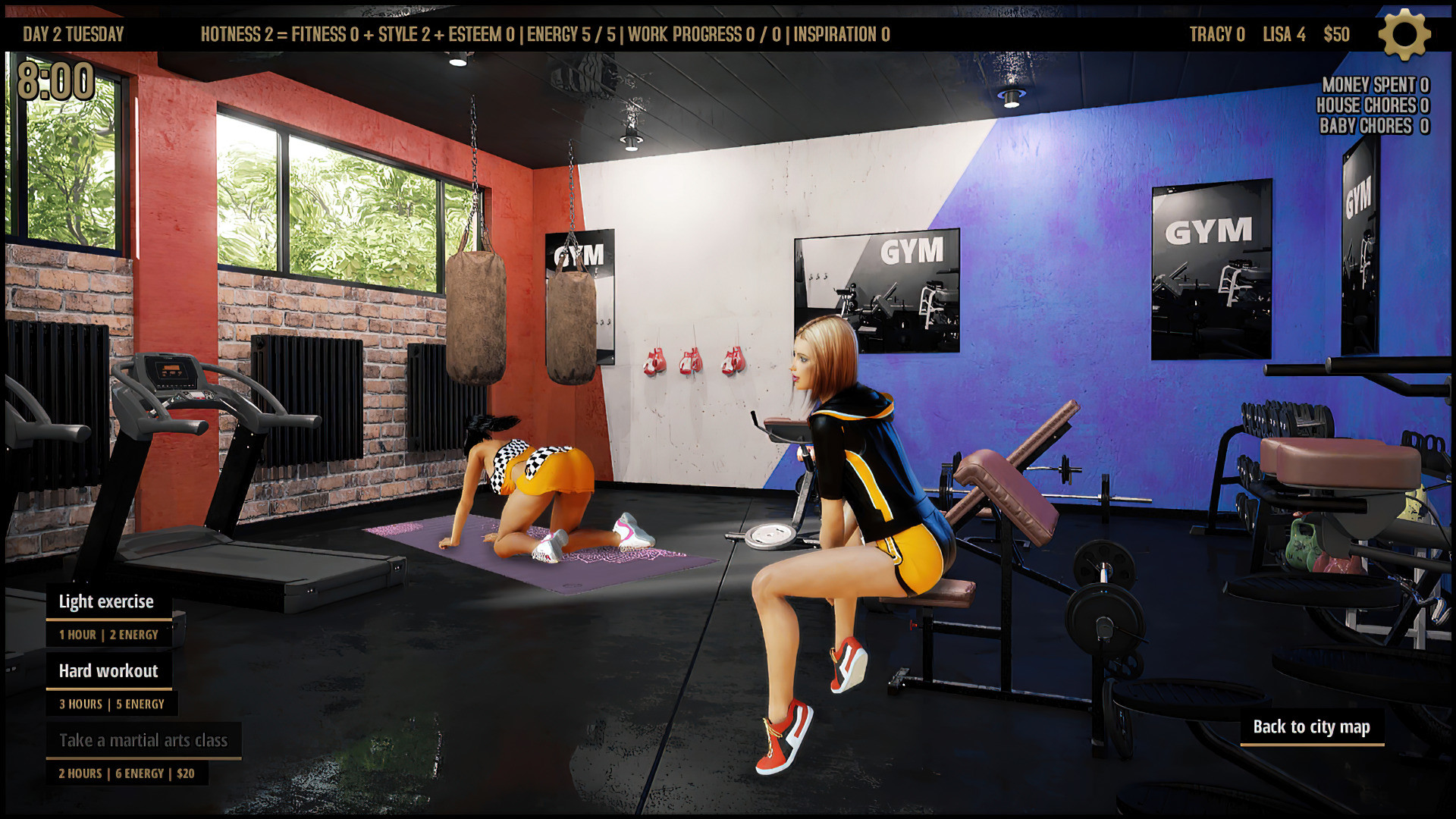Click the WORK PROGRESS 0/0 header item
1456x819 pixels.
pos(707,34)
